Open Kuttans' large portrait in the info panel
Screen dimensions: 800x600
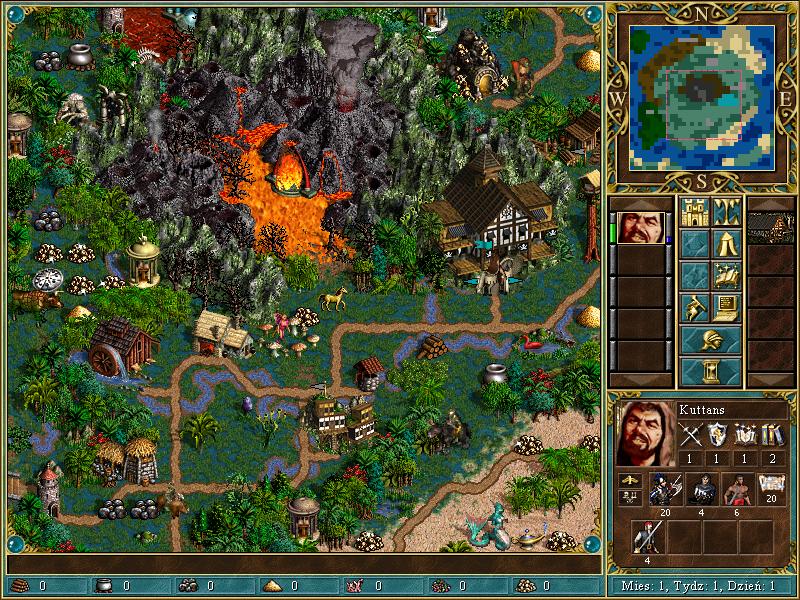pos(642,433)
